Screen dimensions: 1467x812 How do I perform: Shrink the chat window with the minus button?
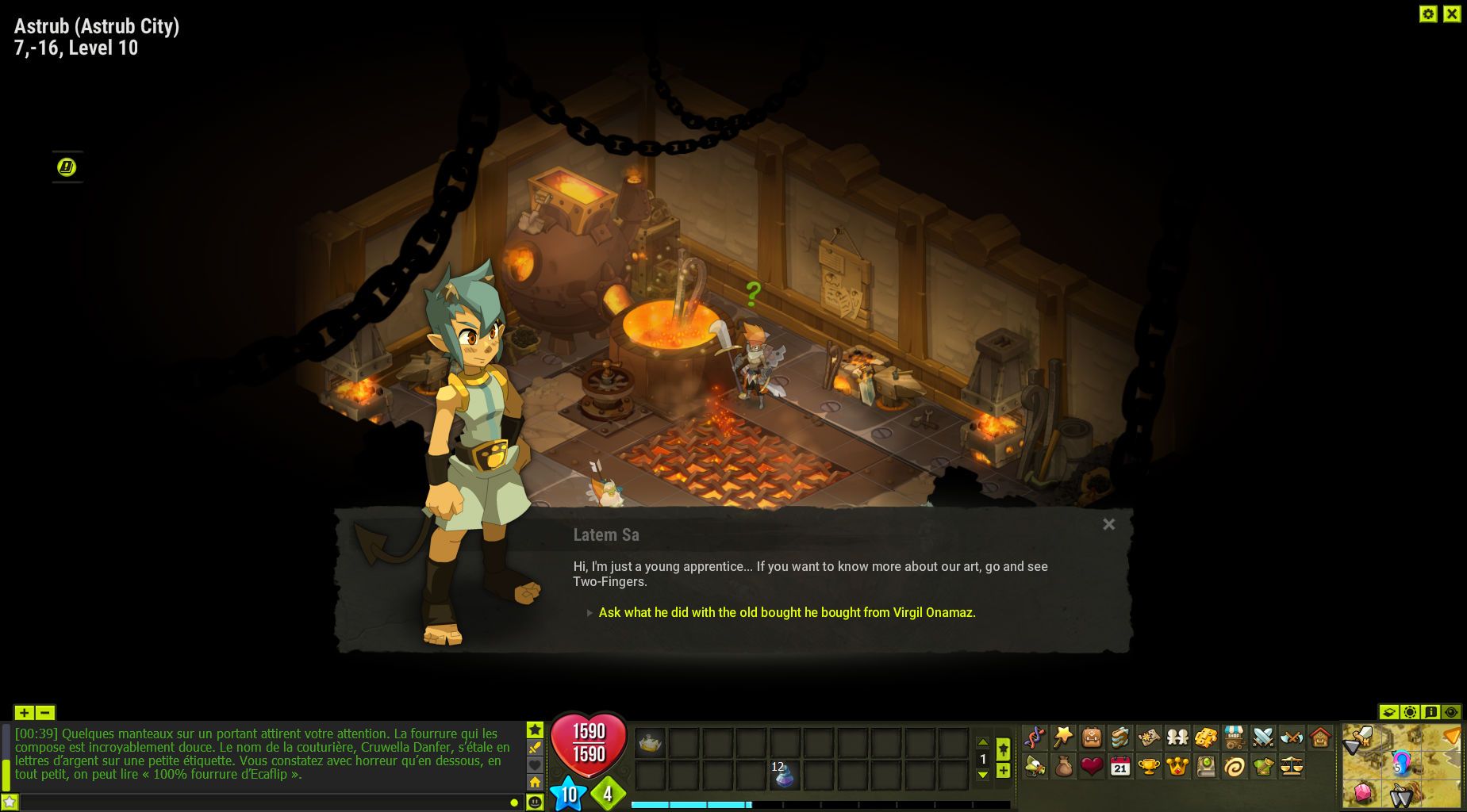tap(45, 712)
